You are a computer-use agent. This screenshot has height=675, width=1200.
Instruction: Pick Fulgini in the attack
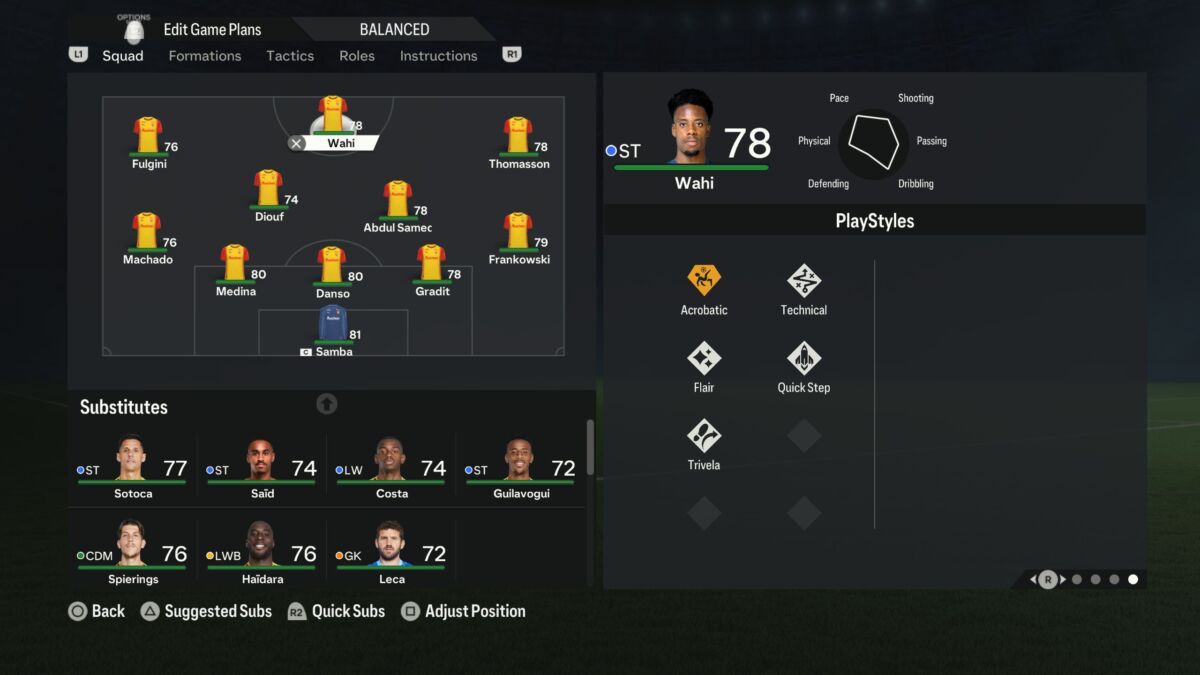click(x=148, y=138)
